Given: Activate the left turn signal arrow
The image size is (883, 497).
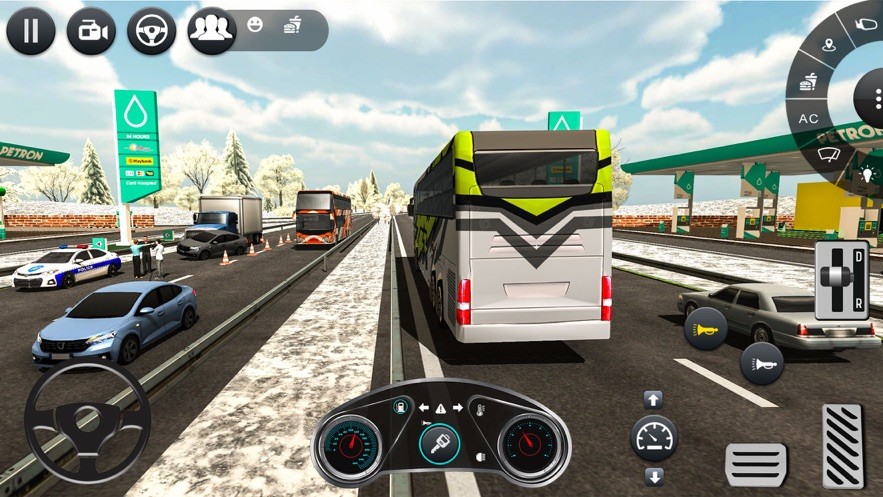Looking at the screenshot, I should tap(423, 408).
